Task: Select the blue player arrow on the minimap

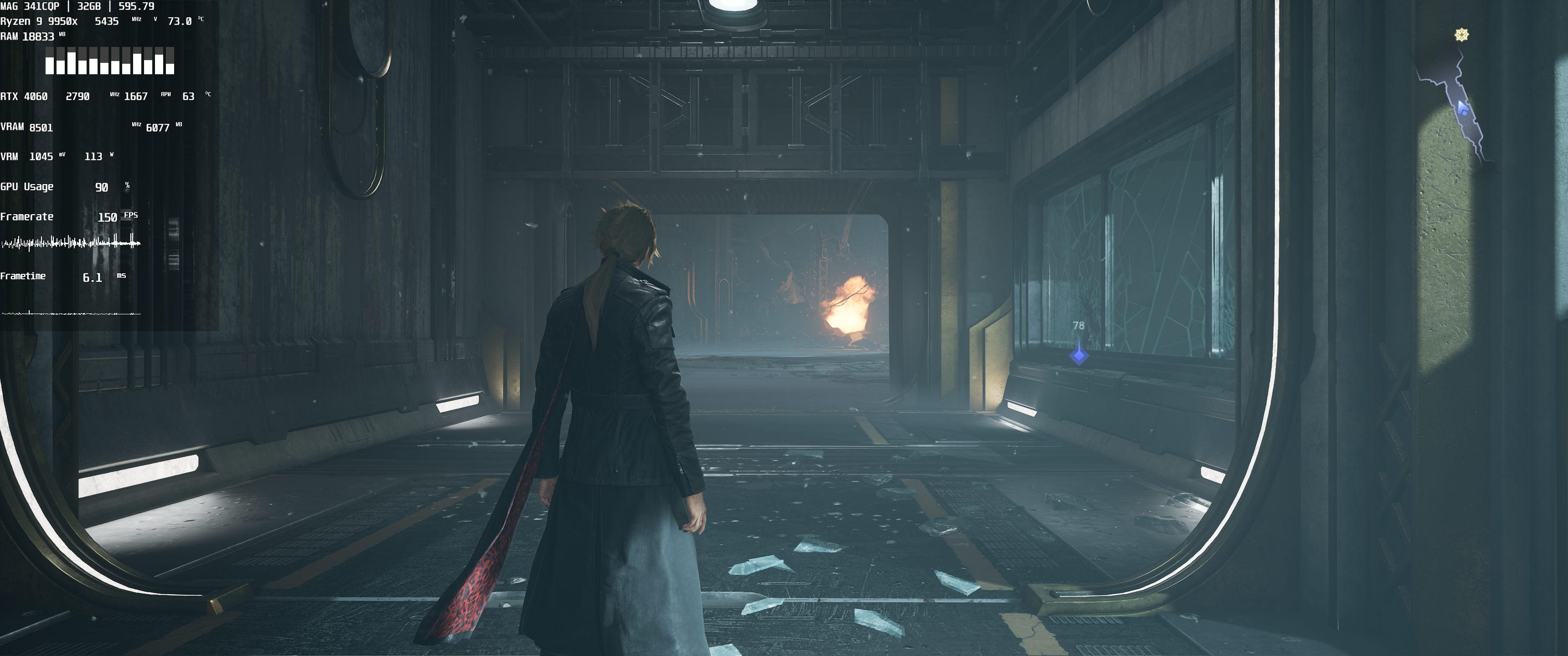Action: (1463, 109)
